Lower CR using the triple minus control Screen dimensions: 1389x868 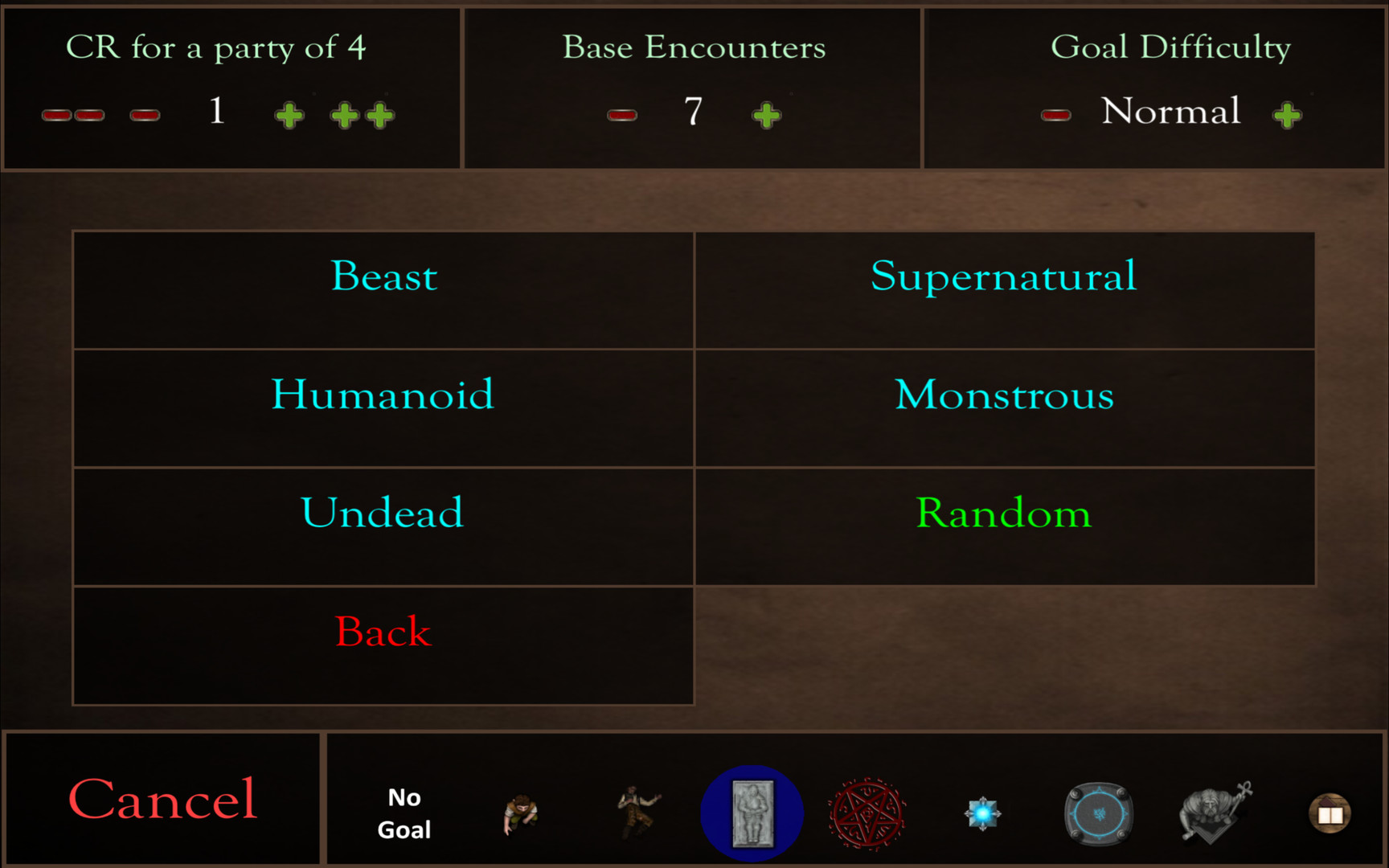click(x=72, y=113)
